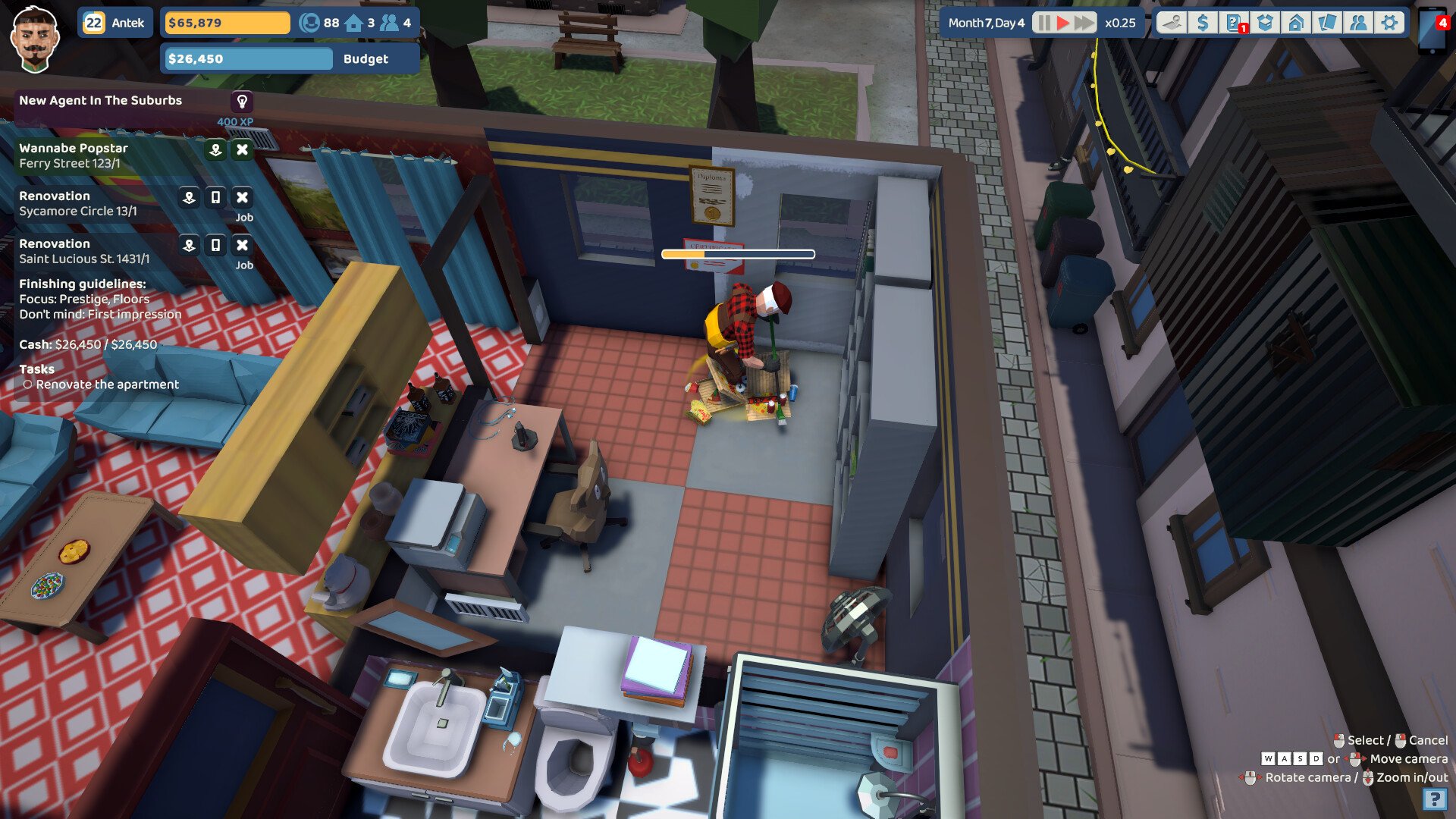Screen dimensions: 1456x819
Task: Dismiss the Wannabe Popstar job entry
Action: tap(242, 149)
